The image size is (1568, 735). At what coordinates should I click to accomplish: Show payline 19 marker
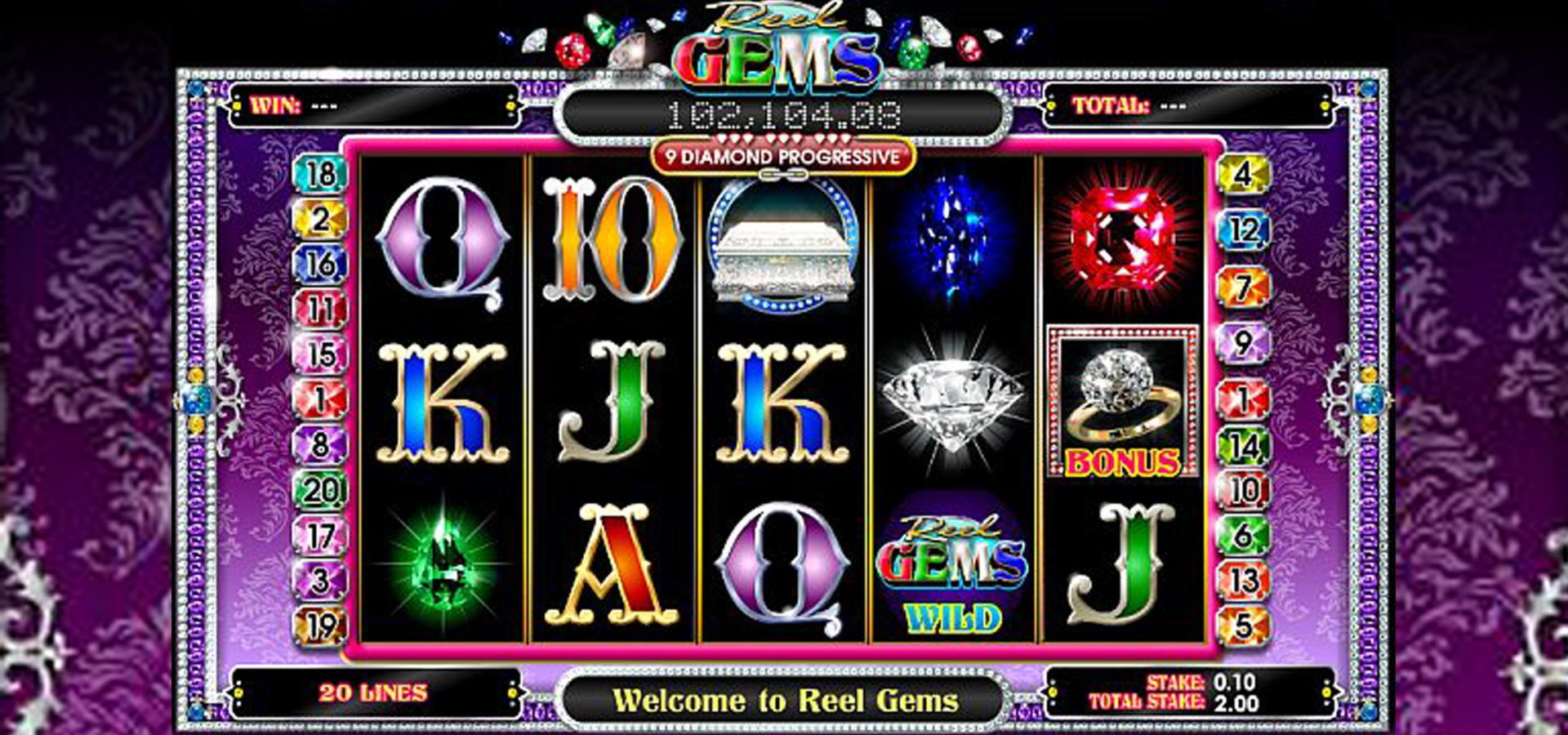(x=320, y=626)
